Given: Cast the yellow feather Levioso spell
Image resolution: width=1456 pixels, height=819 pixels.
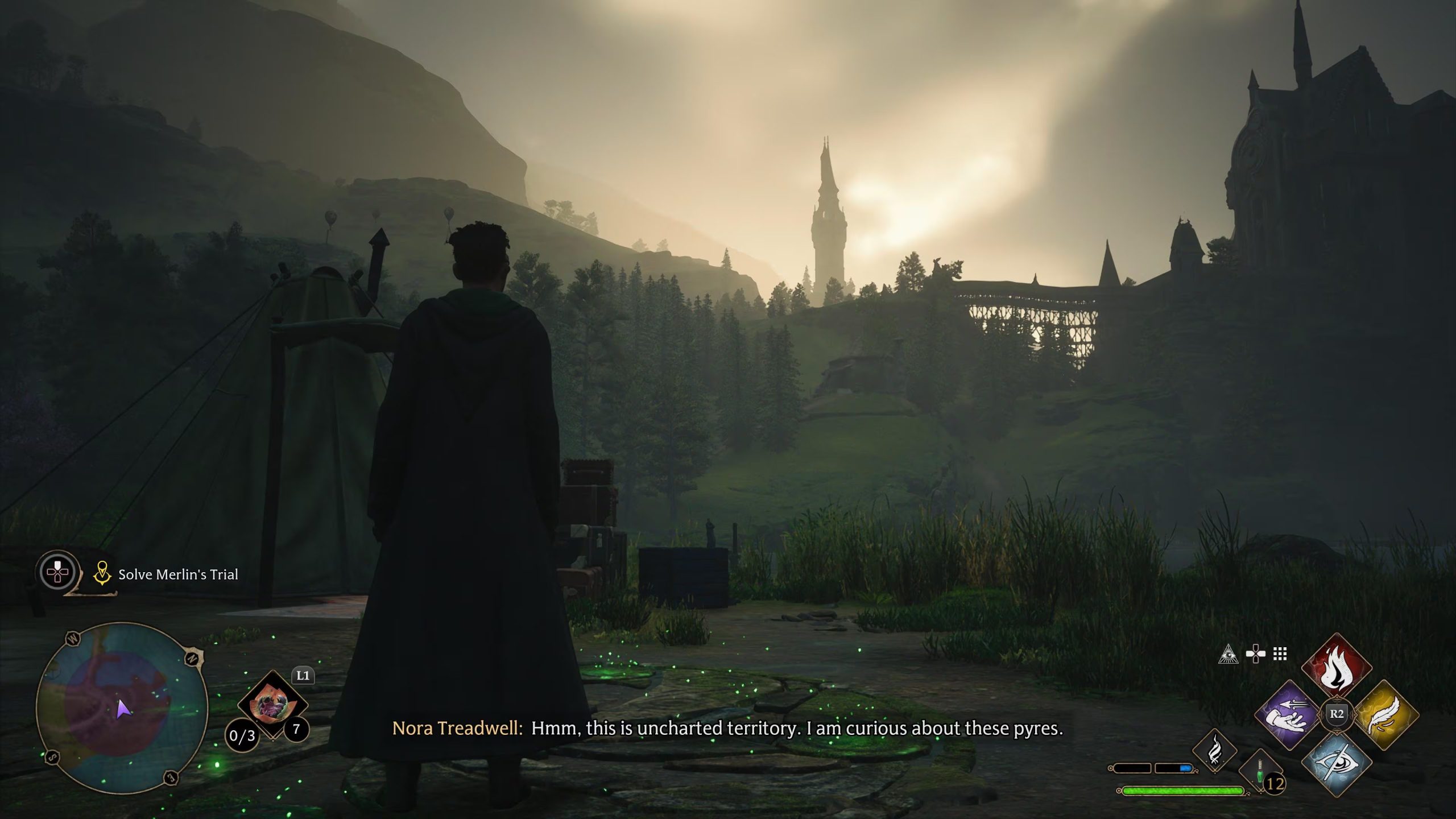Looking at the screenshot, I should coord(1385,715).
